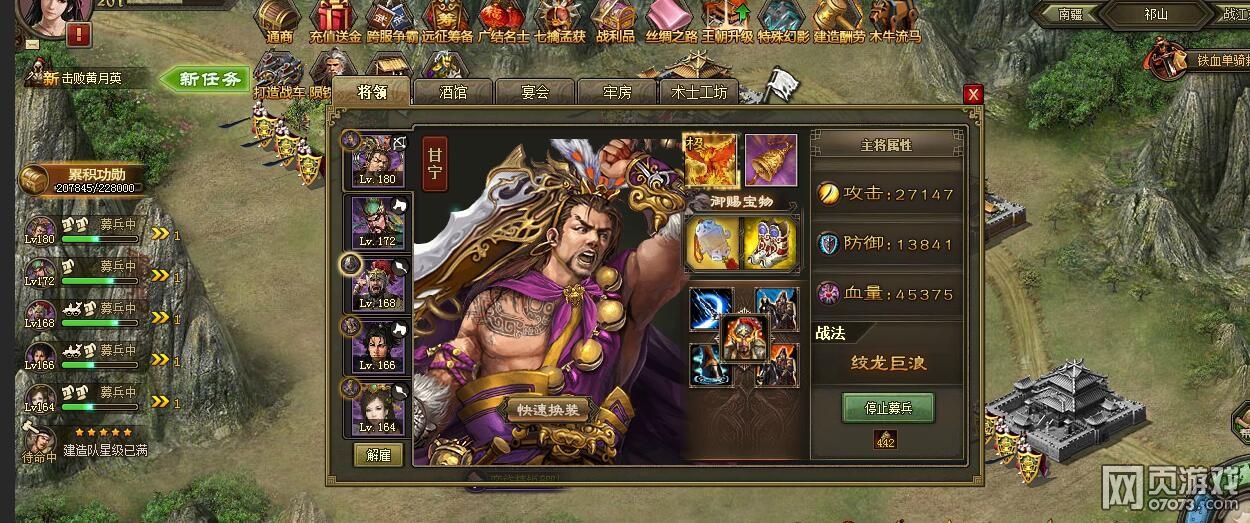The image size is (1250, 523).
Task: Choose the Lv. 166 general portrait
Action: tap(377, 345)
